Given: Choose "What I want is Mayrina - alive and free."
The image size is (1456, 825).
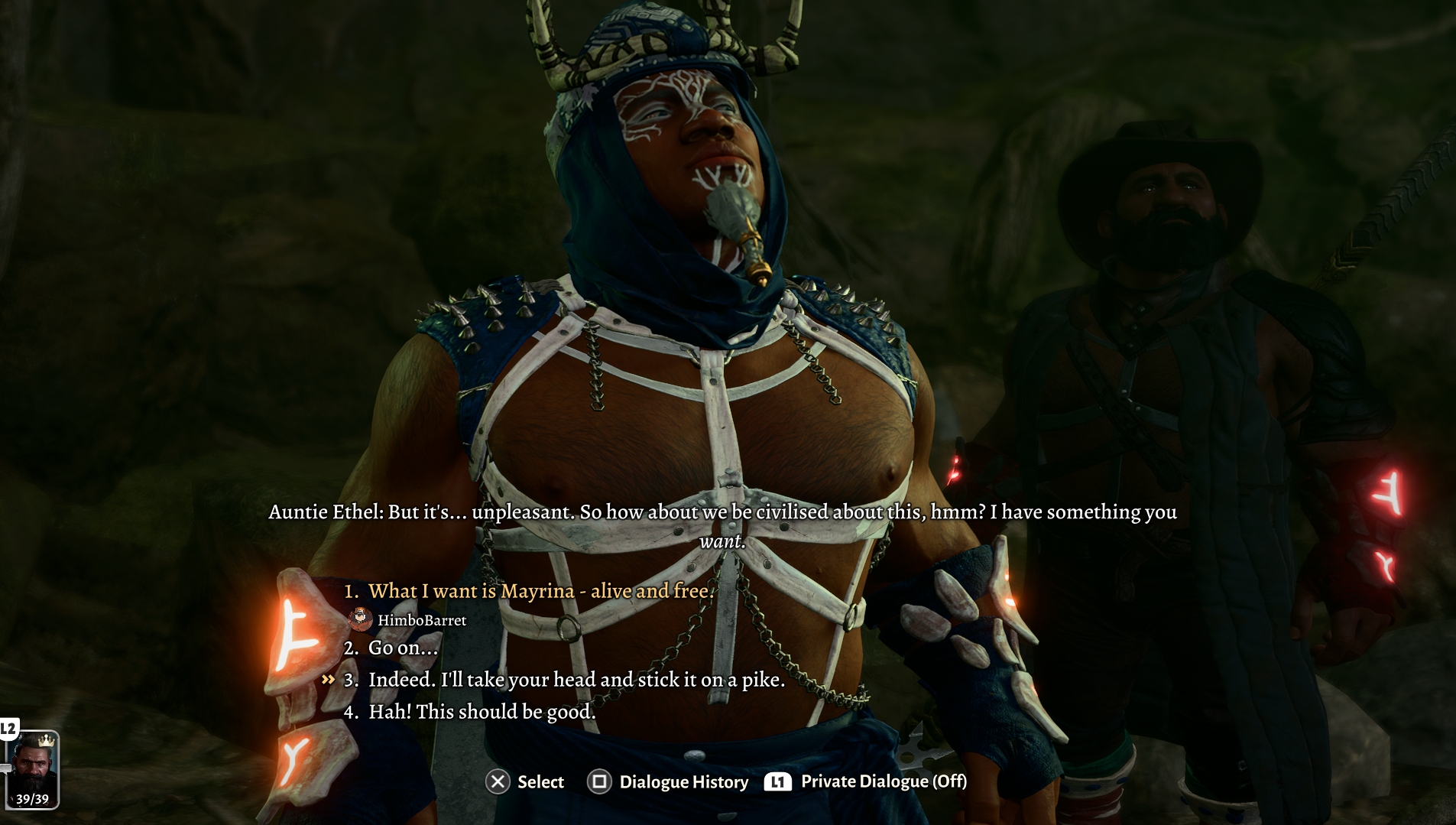Looking at the screenshot, I should click(540, 591).
